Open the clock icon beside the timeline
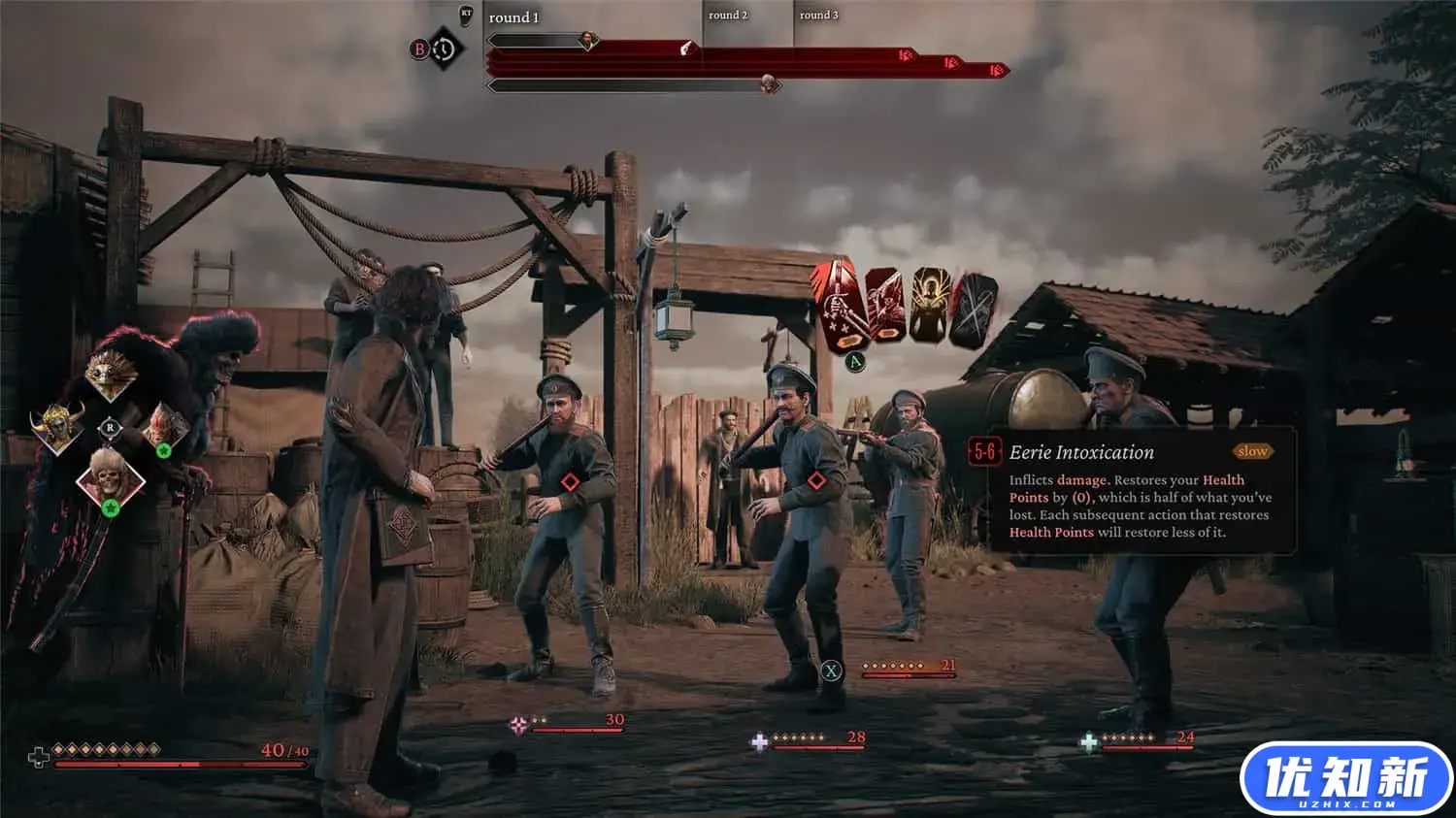The image size is (1456, 818). click(x=445, y=49)
